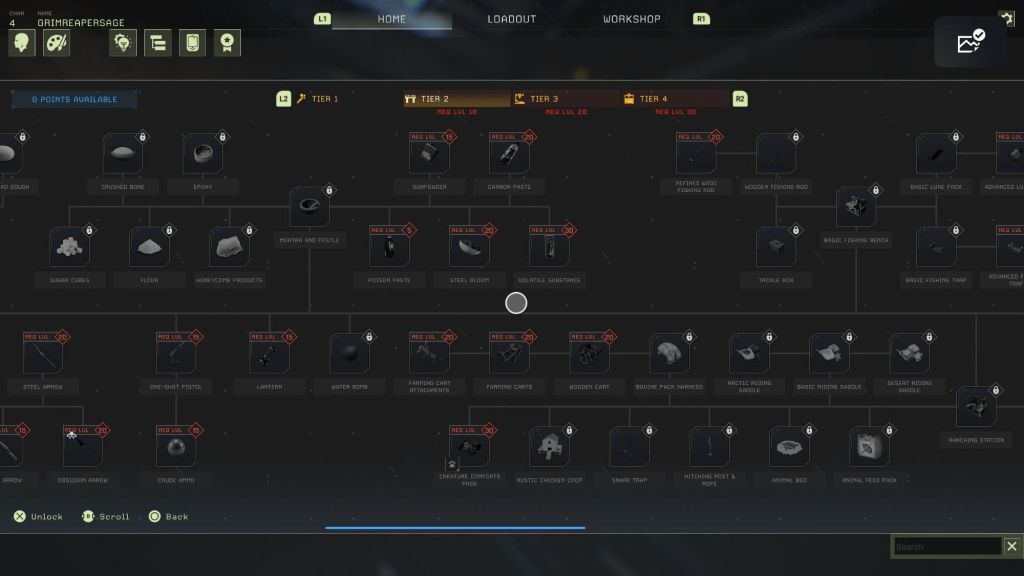This screenshot has height=576, width=1024.
Task: Select the Carbon Paste blueprint
Action: (x=508, y=154)
